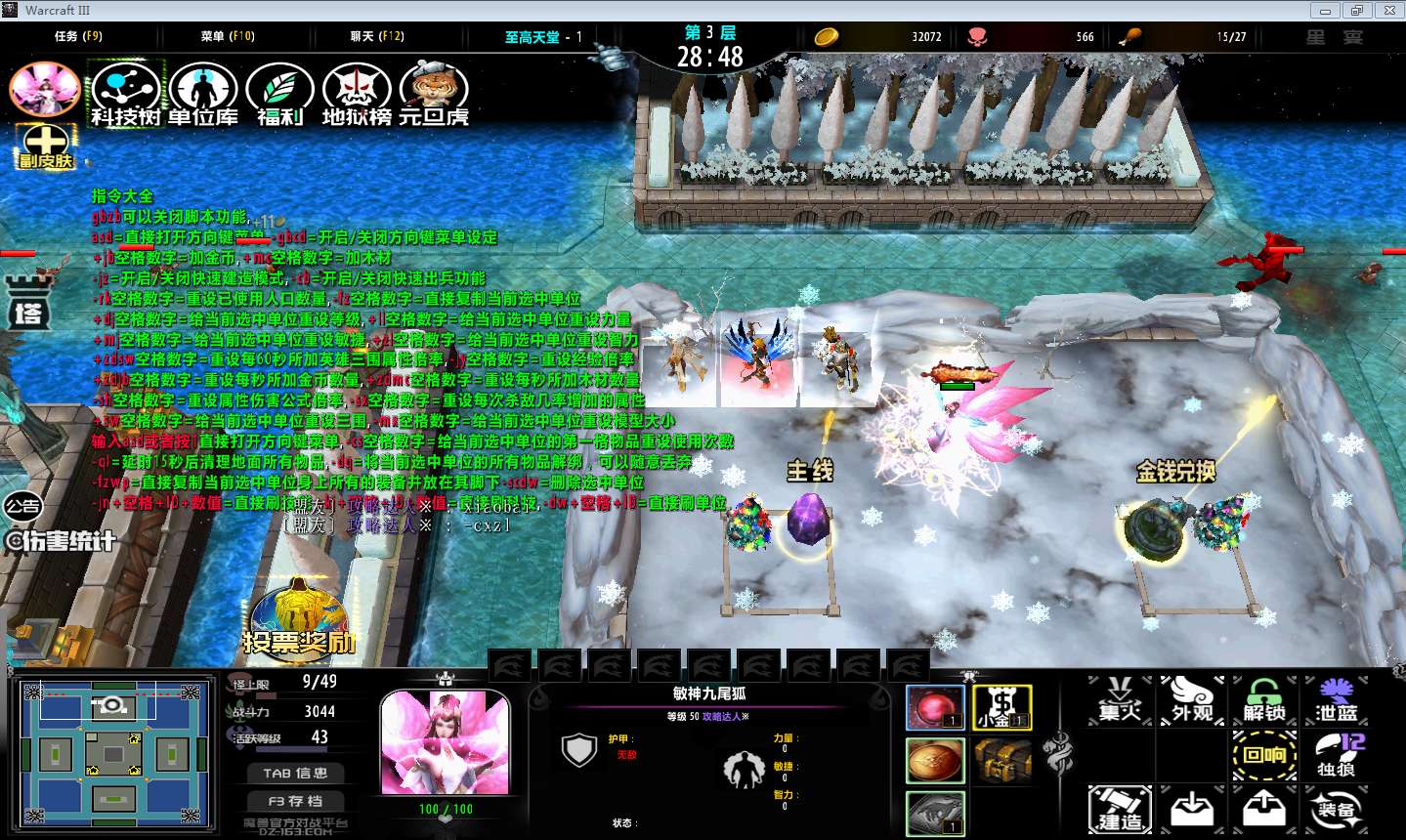1406x840 pixels.
Task: Open the 任务 (F9) quests menu
Action: click(x=78, y=36)
